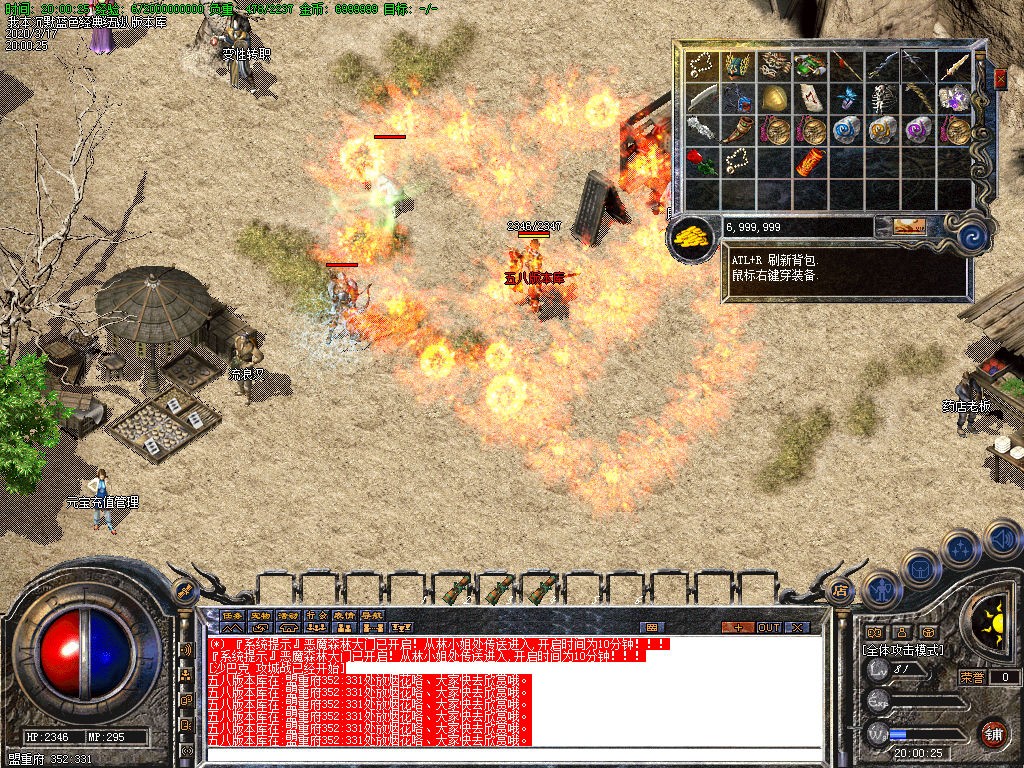Close the inventory bag window
This screenshot has width=1024, height=768.
1000,78
